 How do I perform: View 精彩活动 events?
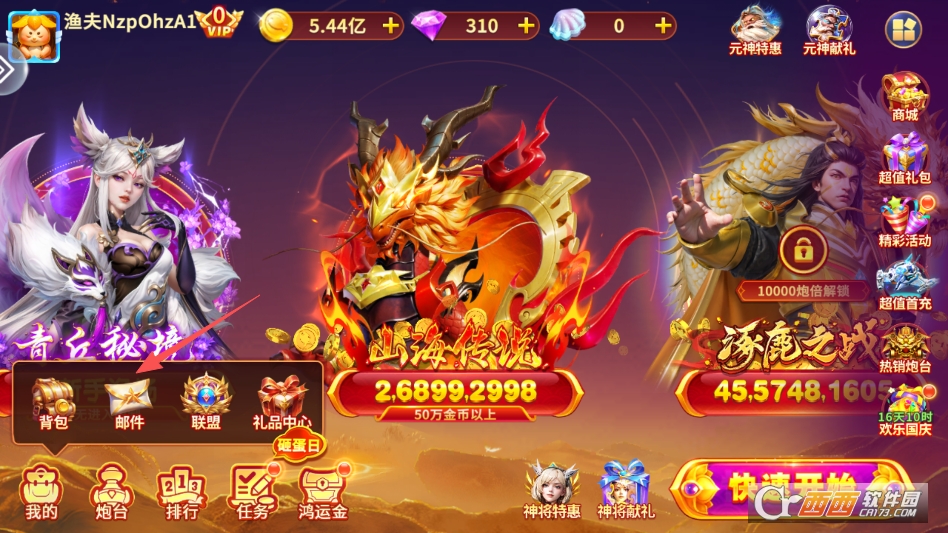904,222
